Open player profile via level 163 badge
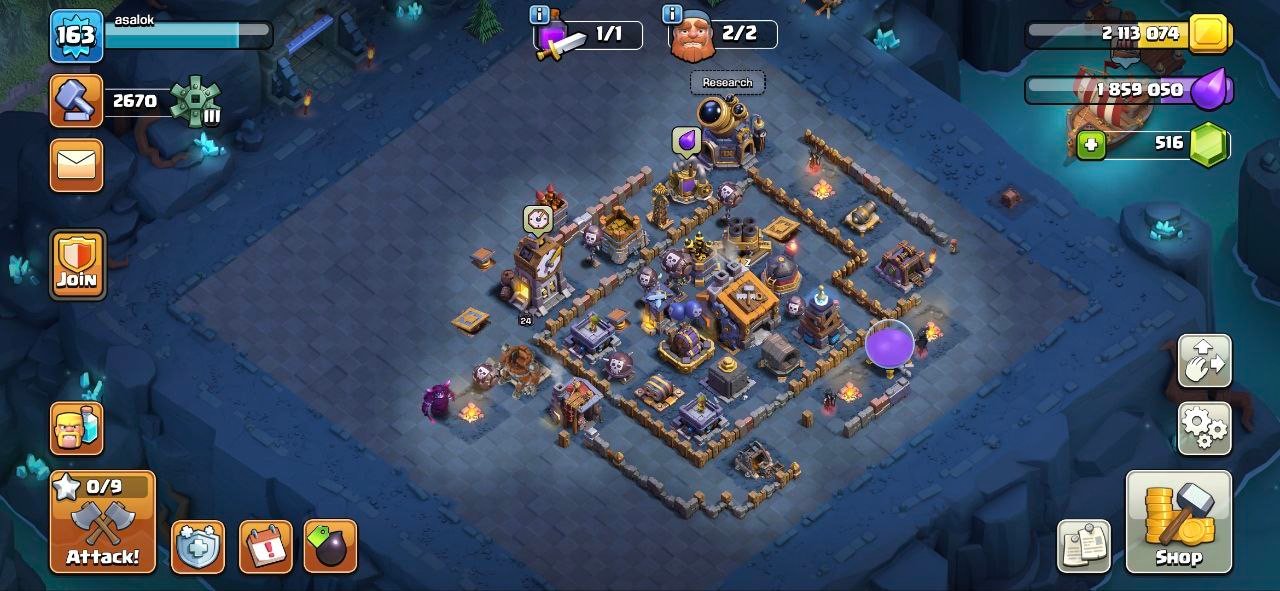The height and width of the screenshot is (591, 1280). [x=76, y=36]
